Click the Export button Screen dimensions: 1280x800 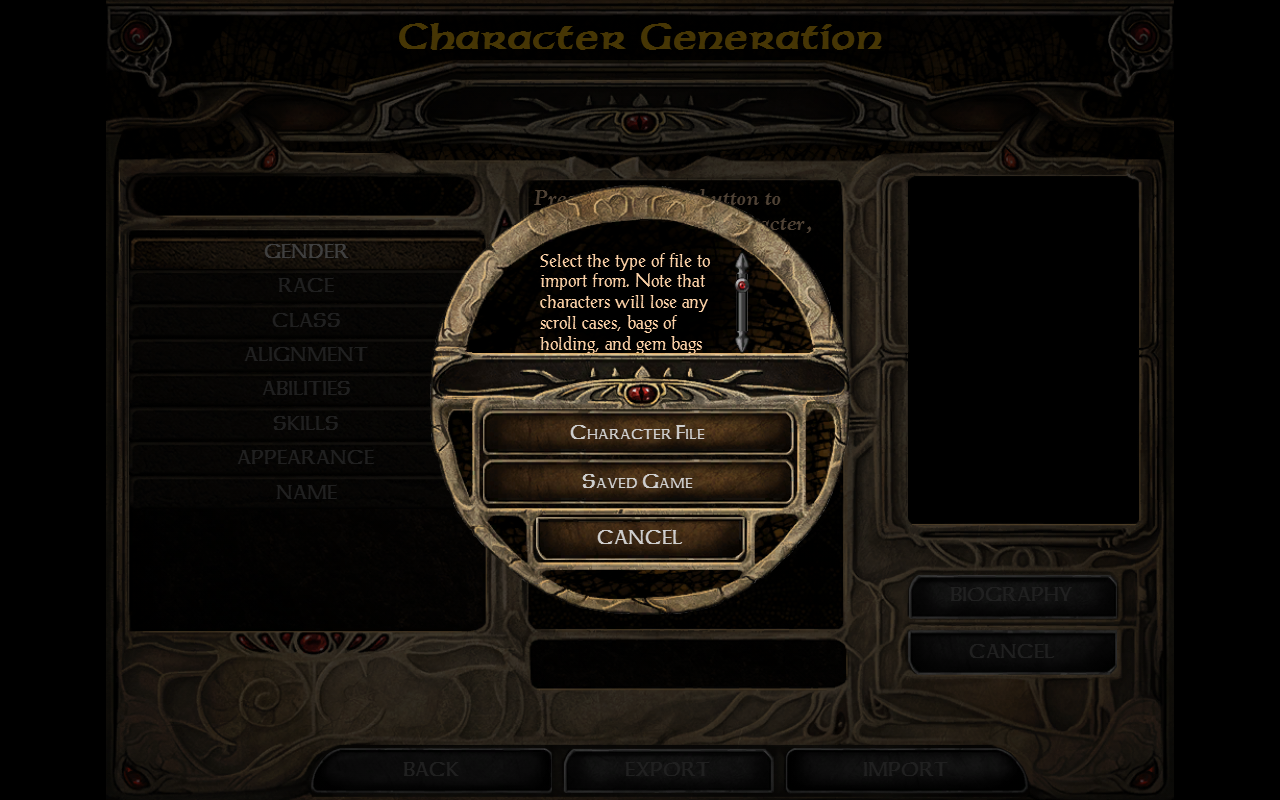click(x=667, y=770)
